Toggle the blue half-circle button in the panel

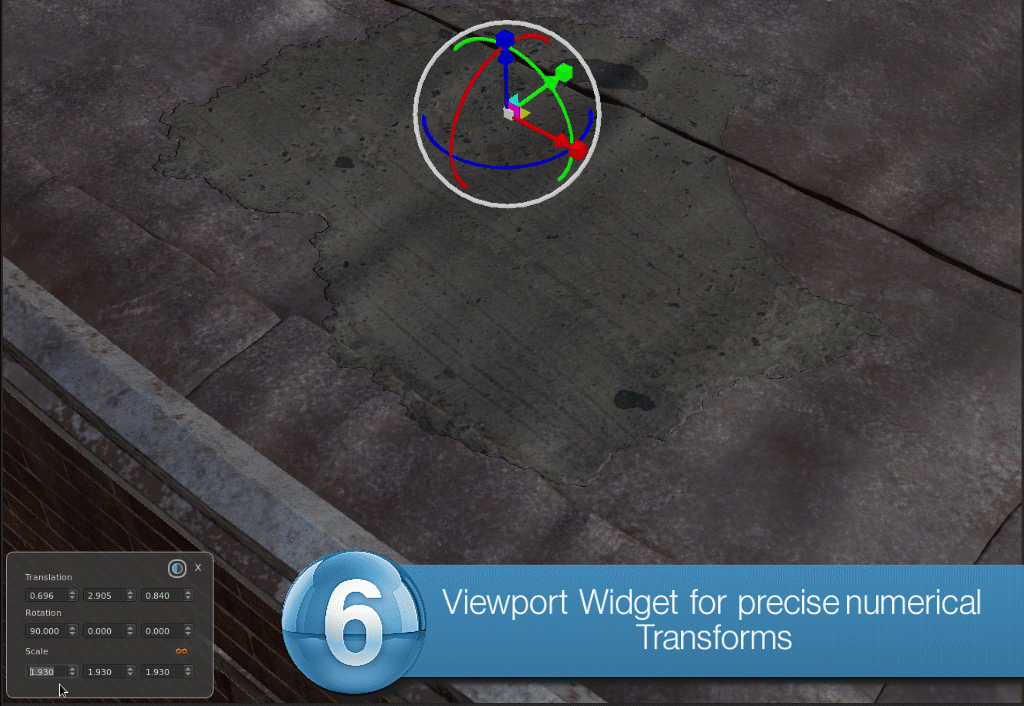pyautogui.click(x=177, y=568)
